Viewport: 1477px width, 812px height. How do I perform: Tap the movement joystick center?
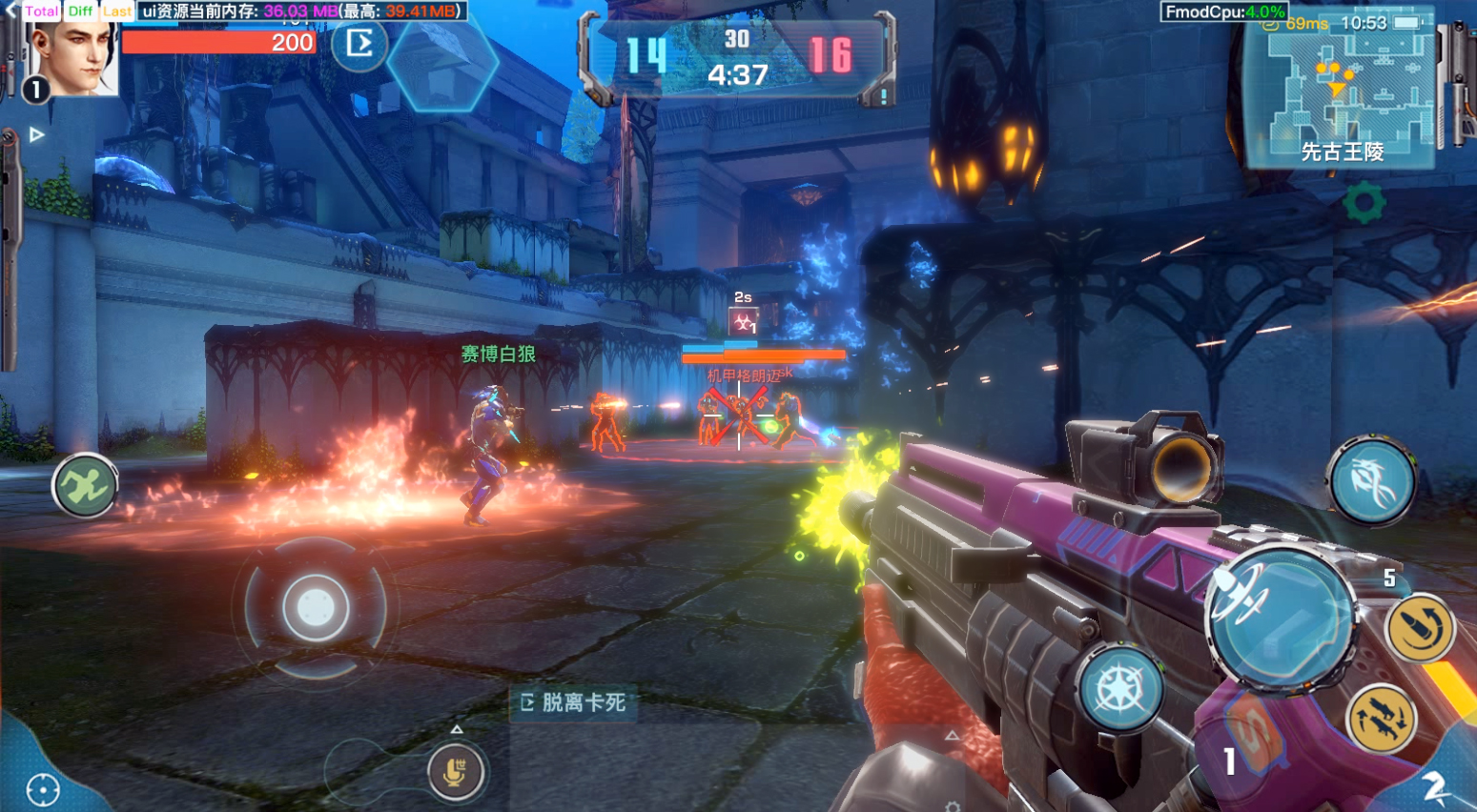pos(315,607)
